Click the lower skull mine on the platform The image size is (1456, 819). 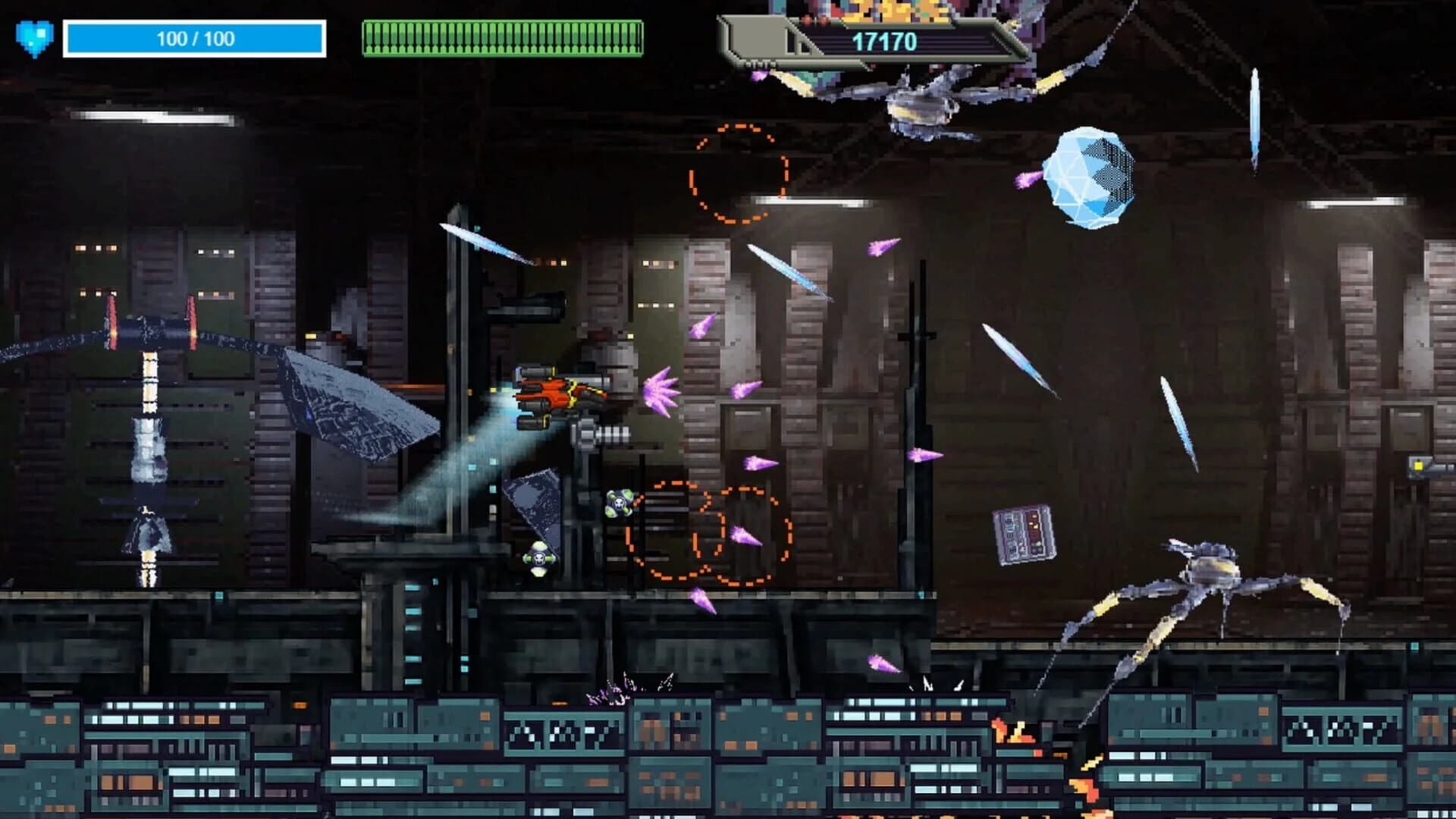click(x=540, y=558)
